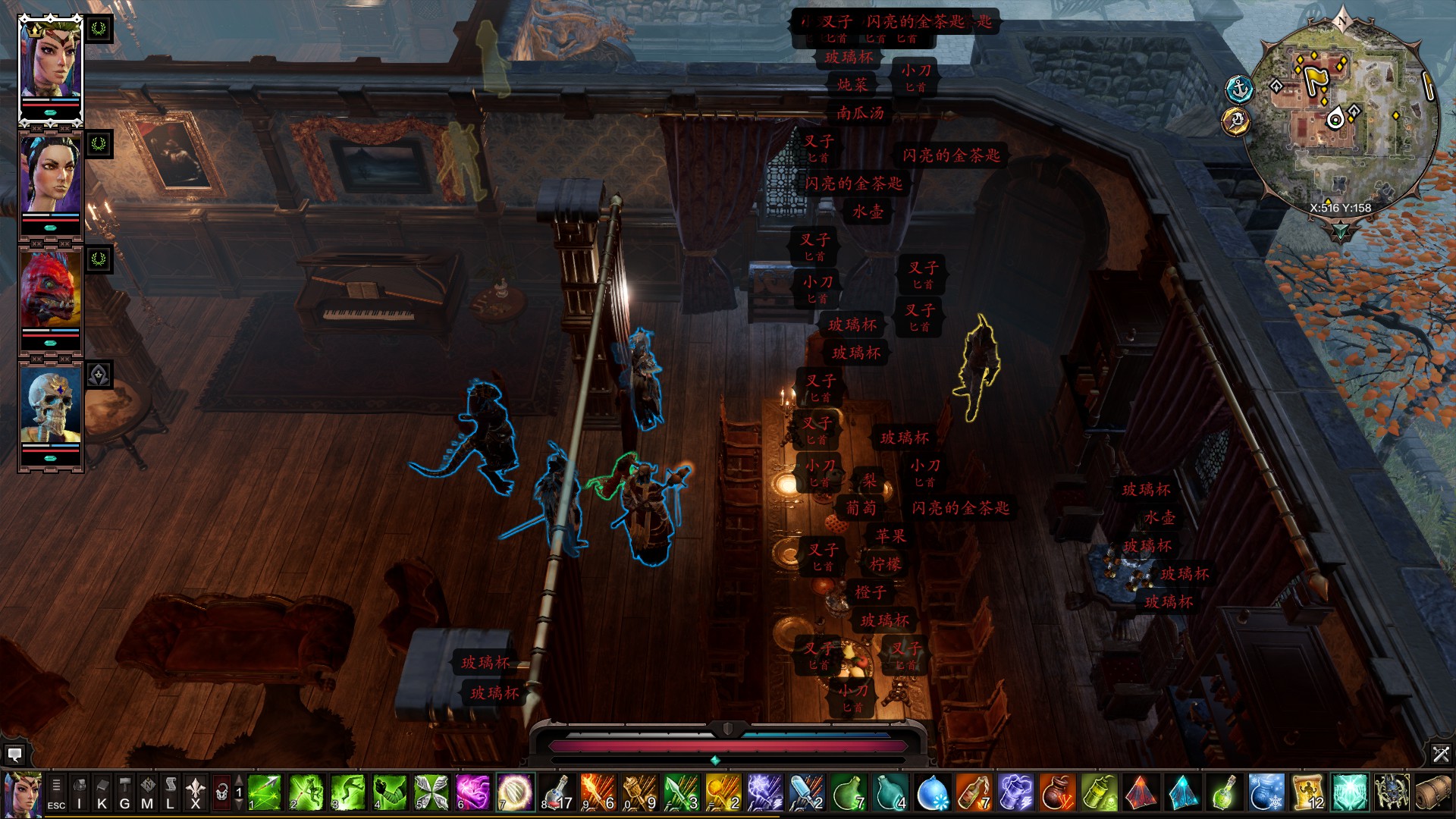Open the inventory with the I button
The image size is (1456, 819).
click(x=80, y=792)
